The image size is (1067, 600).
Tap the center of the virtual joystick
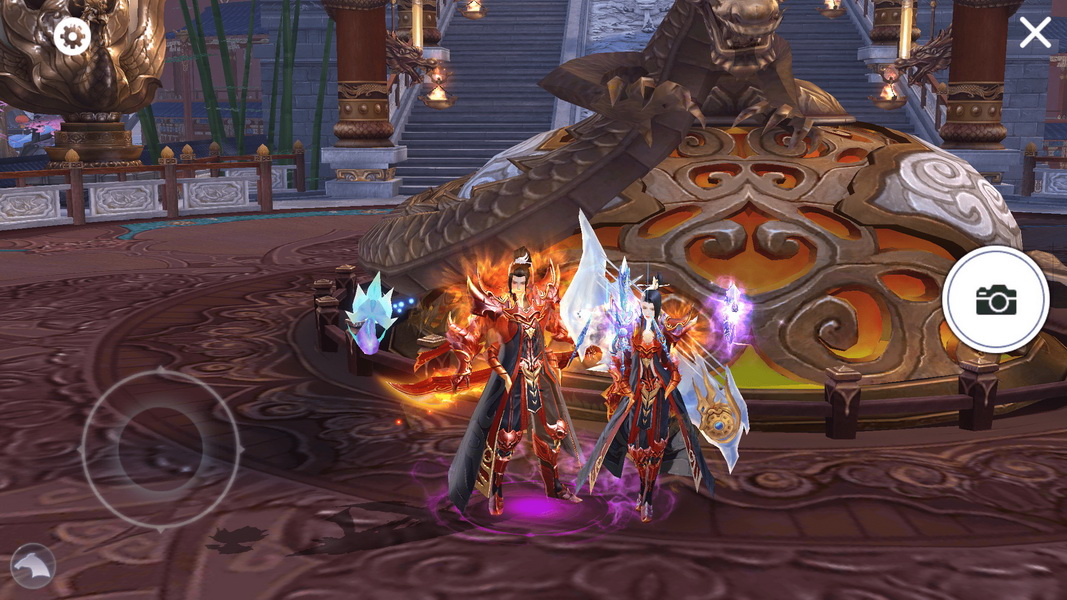160,449
